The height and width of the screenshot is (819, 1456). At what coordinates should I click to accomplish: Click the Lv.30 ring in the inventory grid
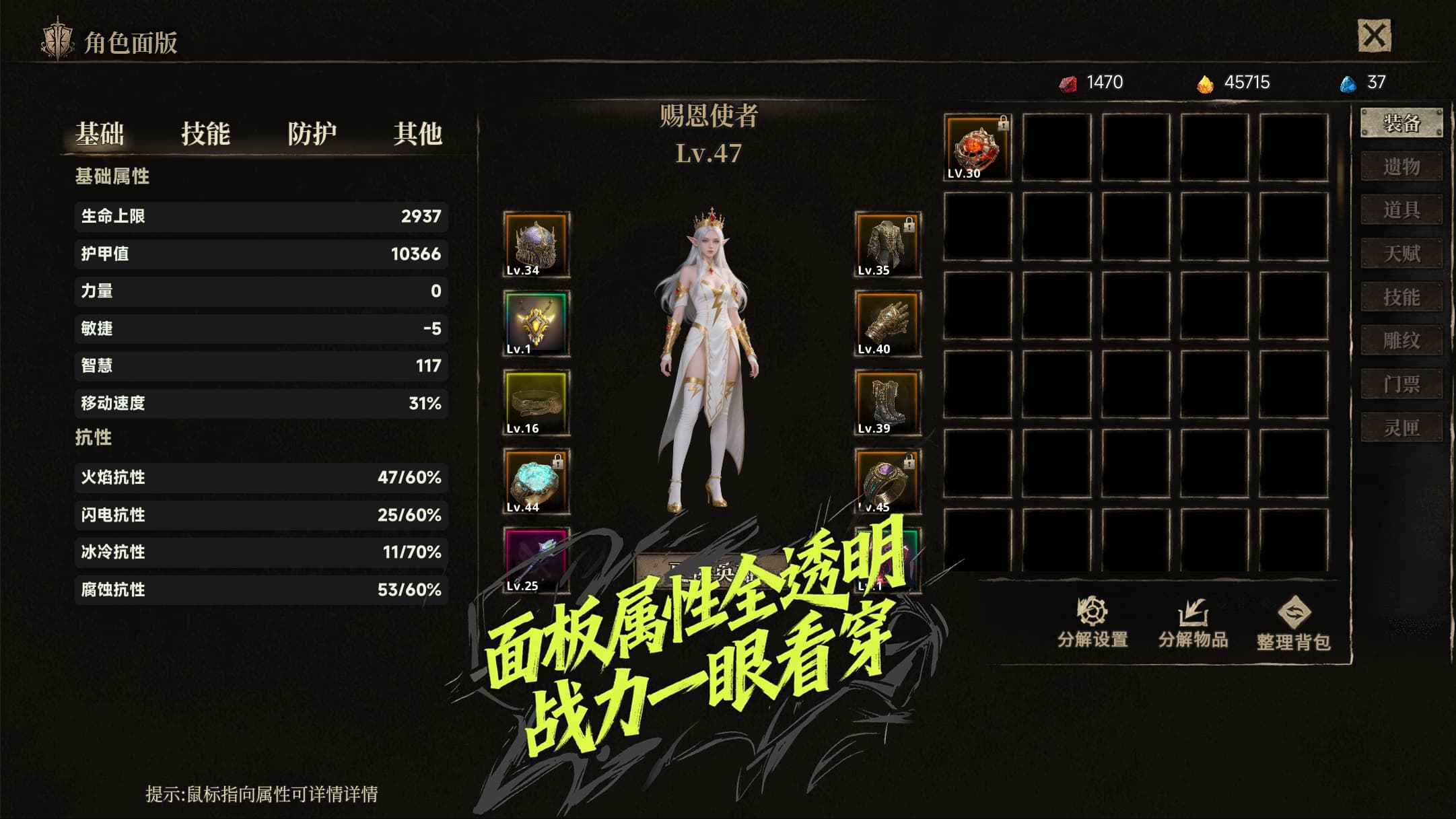tap(977, 145)
